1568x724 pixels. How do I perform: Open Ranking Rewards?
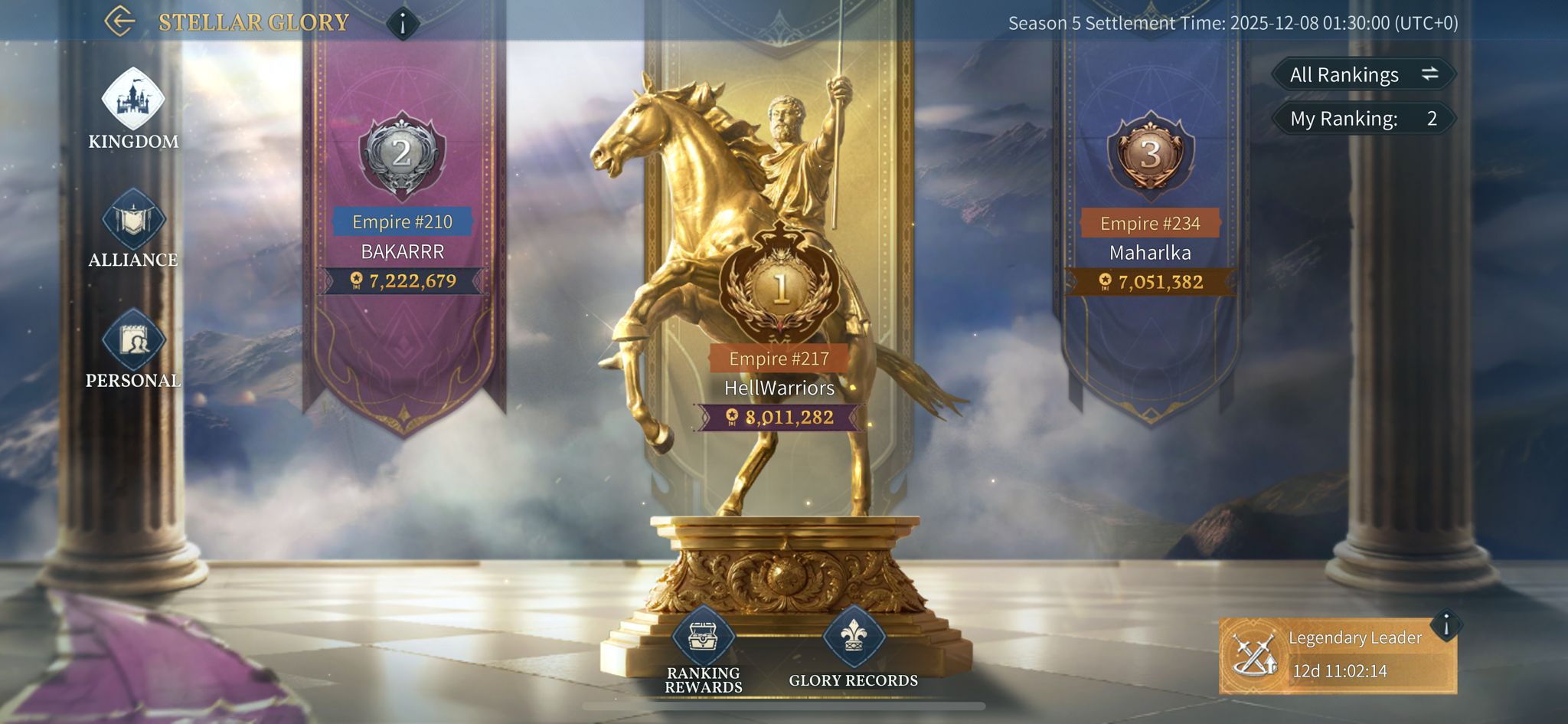704,650
